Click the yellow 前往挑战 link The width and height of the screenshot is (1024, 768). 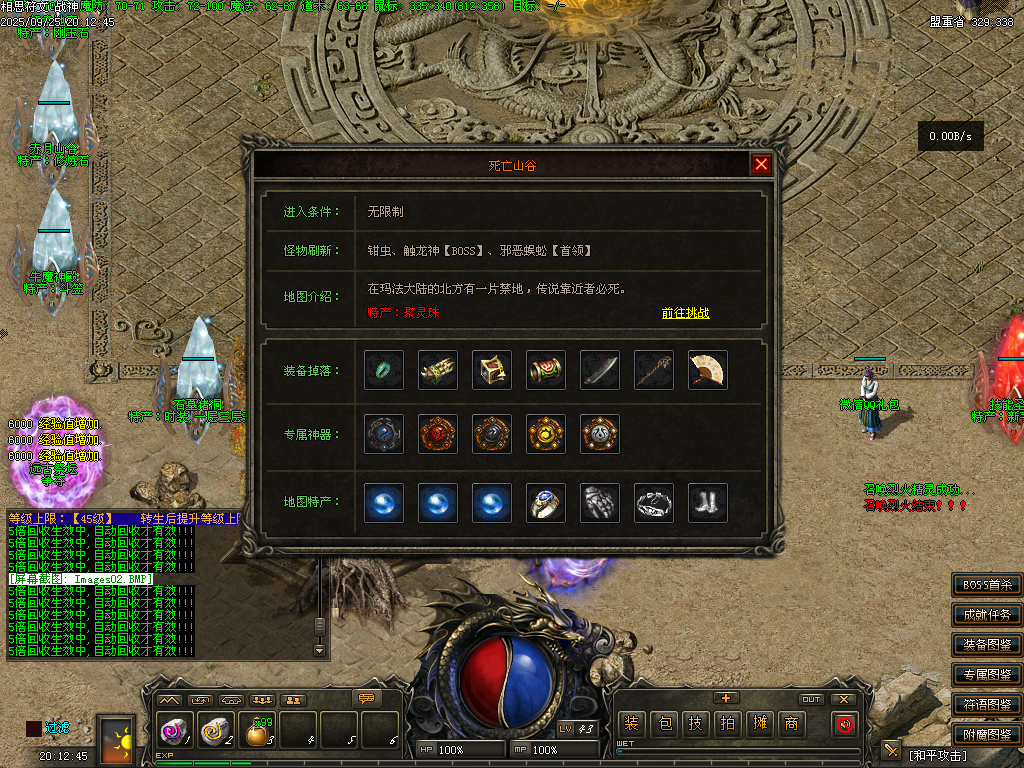685,313
